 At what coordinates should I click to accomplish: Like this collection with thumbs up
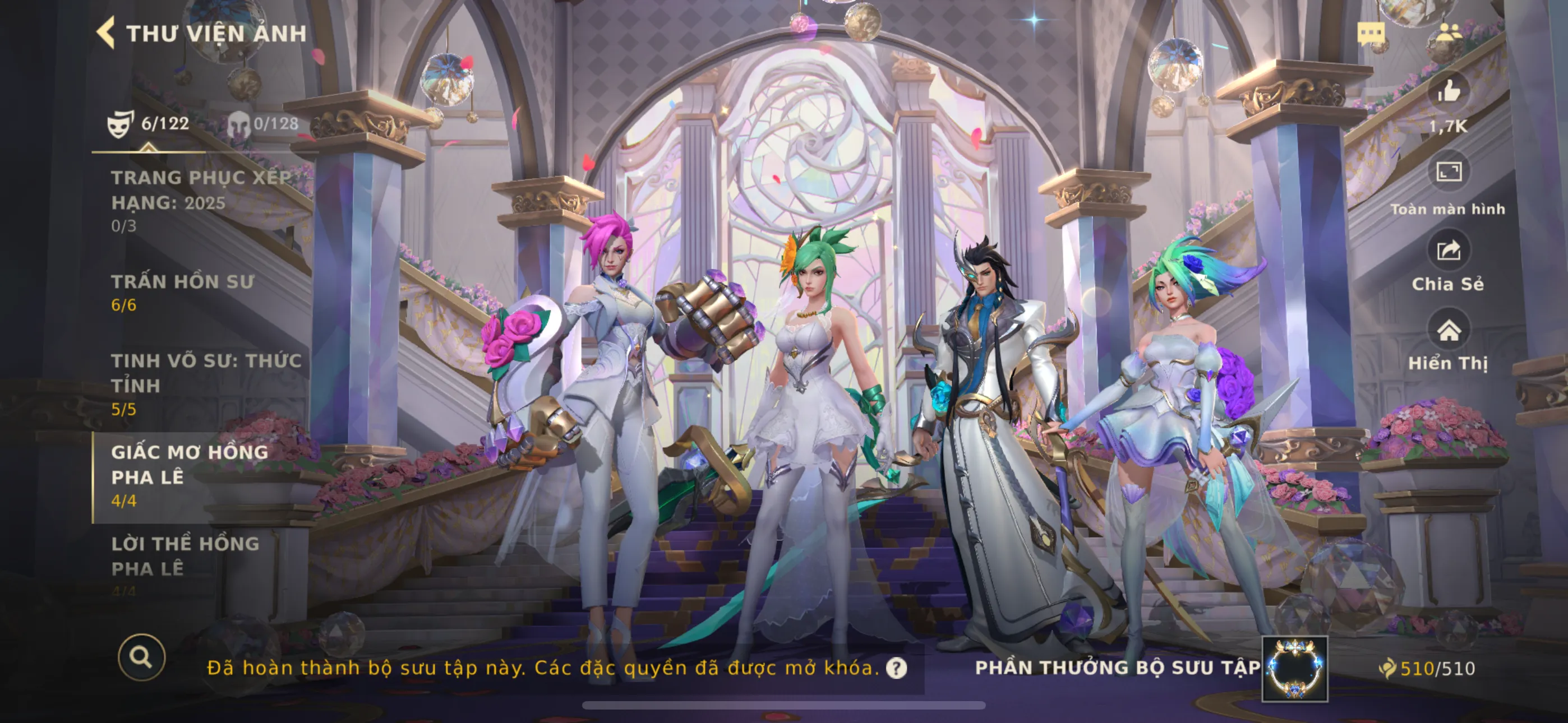click(x=1448, y=92)
